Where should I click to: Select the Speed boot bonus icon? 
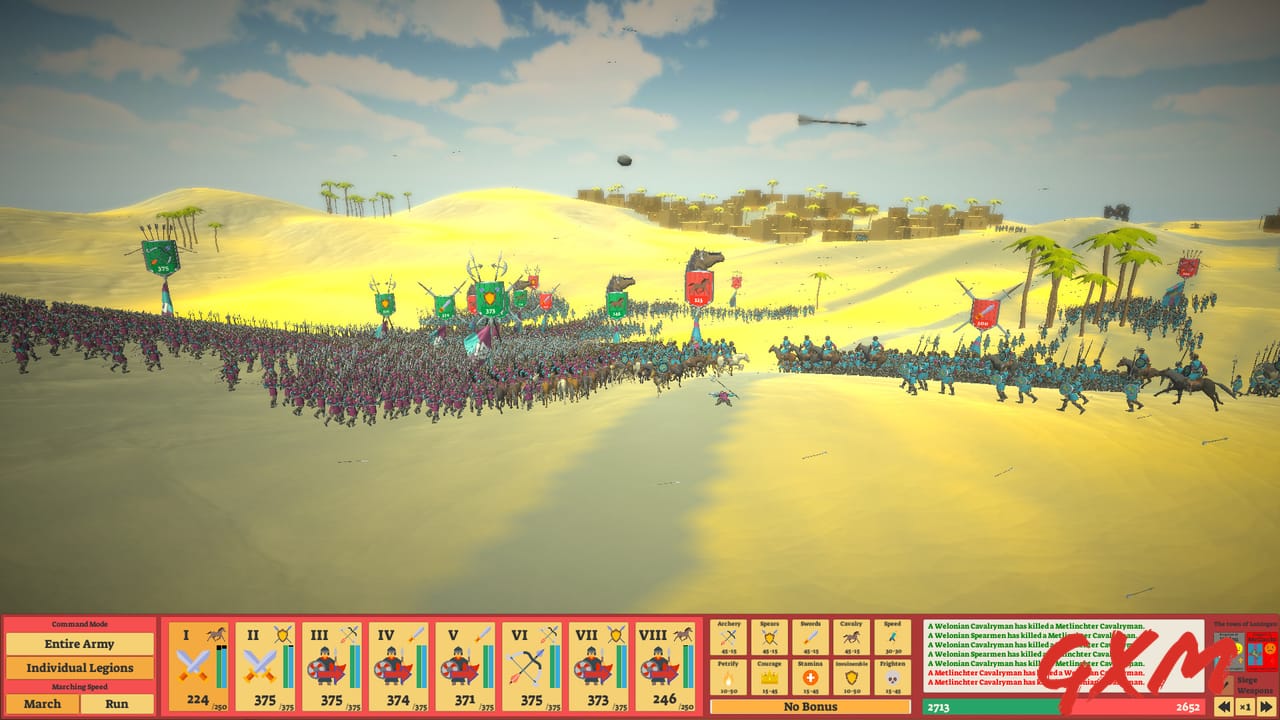click(891, 637)
